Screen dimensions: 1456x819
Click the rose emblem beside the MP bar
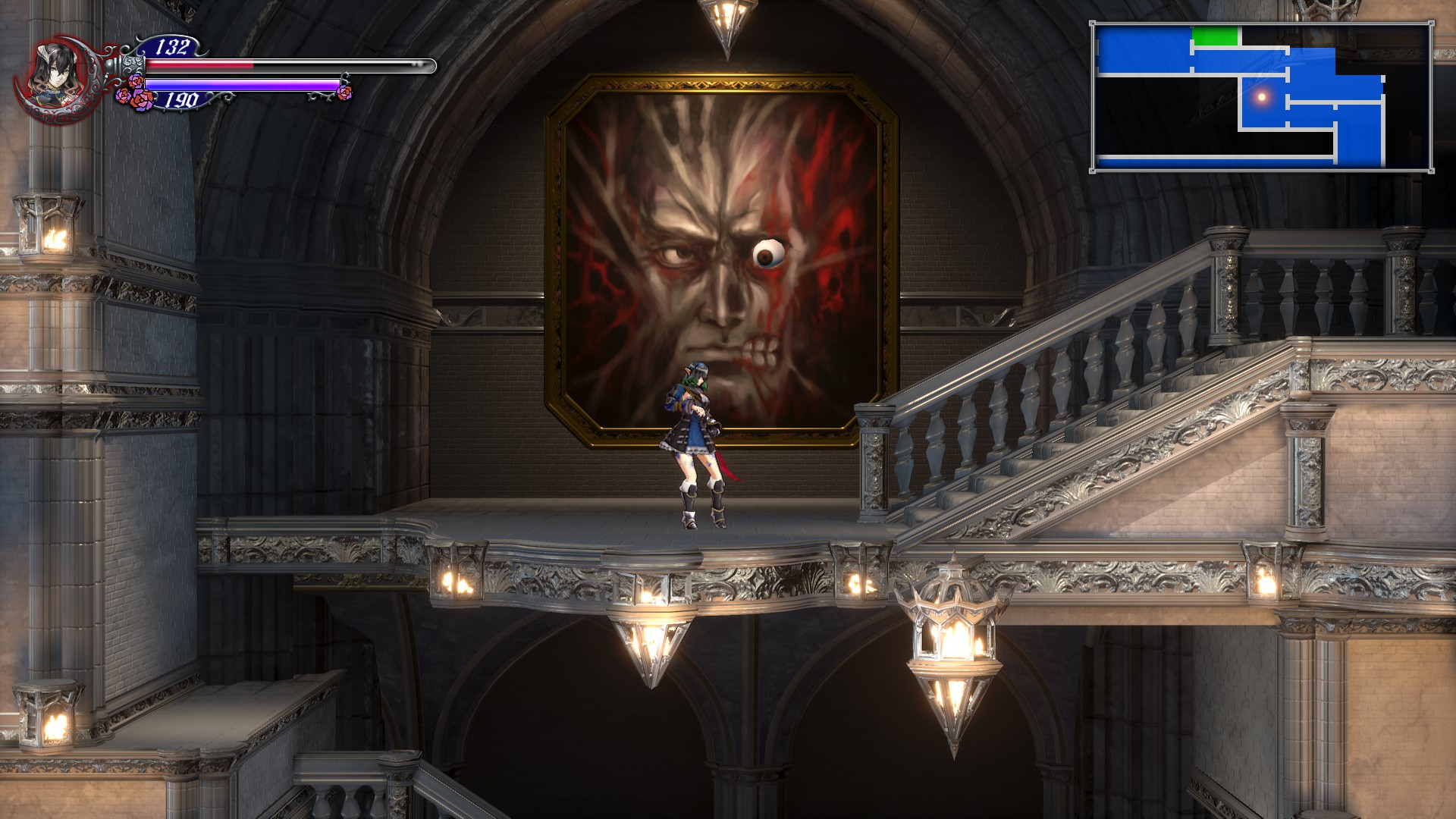click(133, 91)
